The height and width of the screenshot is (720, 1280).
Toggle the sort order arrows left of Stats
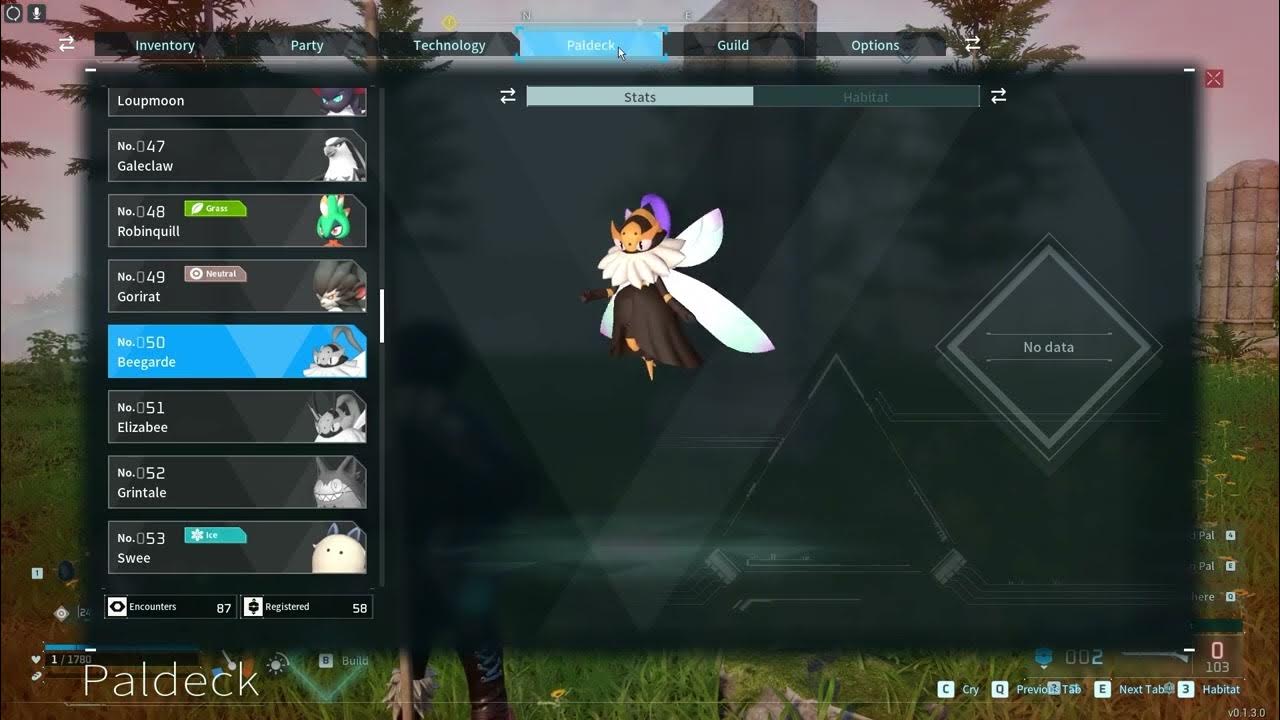(x=507, y=95)
